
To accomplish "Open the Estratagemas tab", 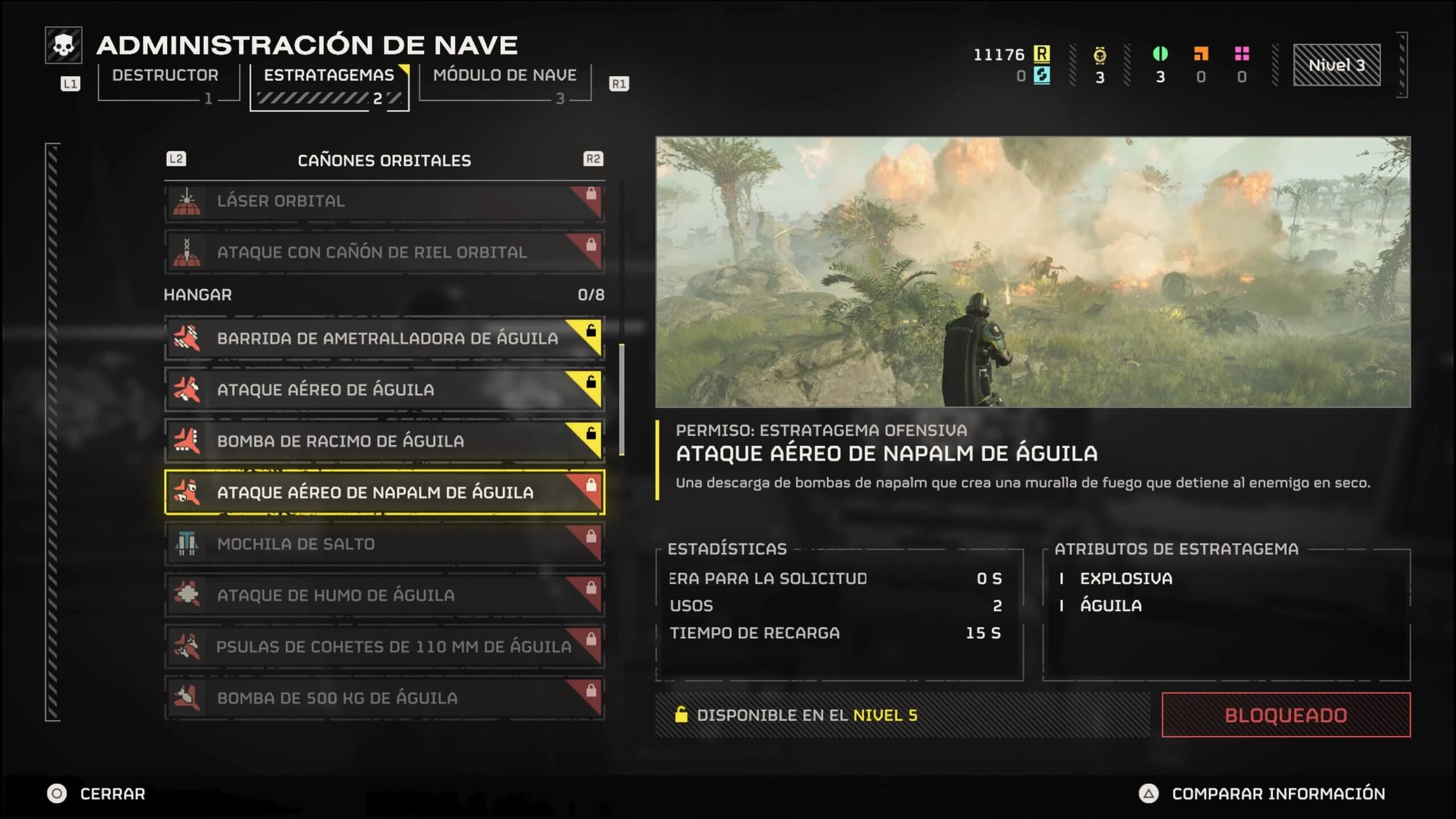I will click(x=329, y=76).
